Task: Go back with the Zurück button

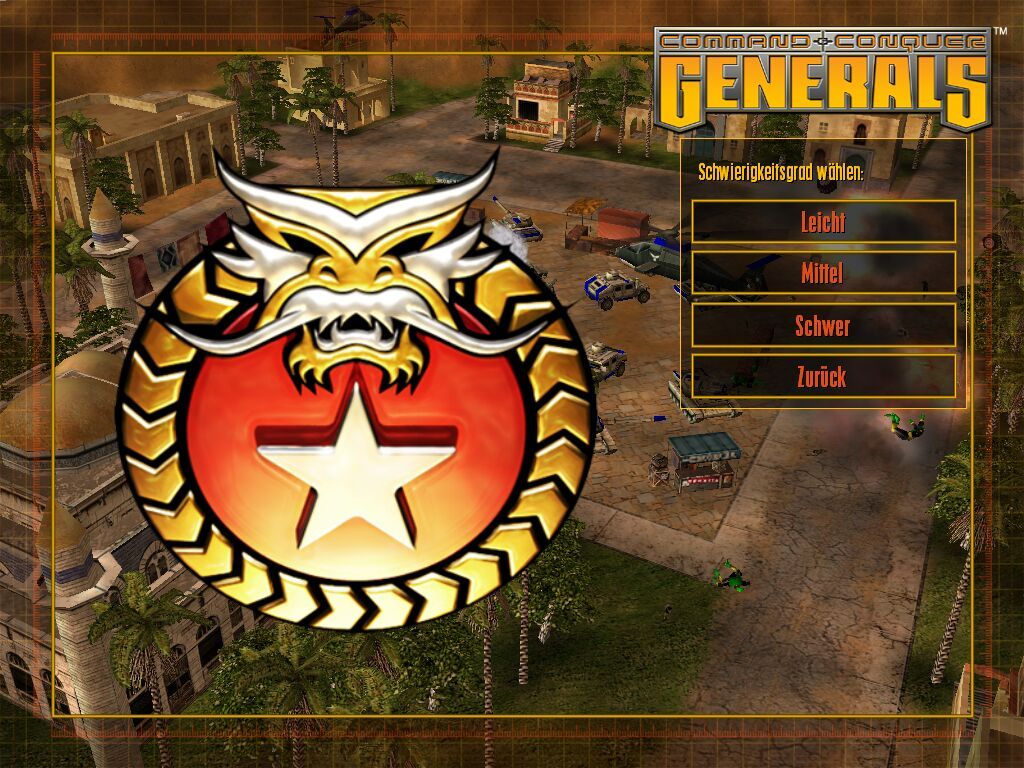Action: 823,376
